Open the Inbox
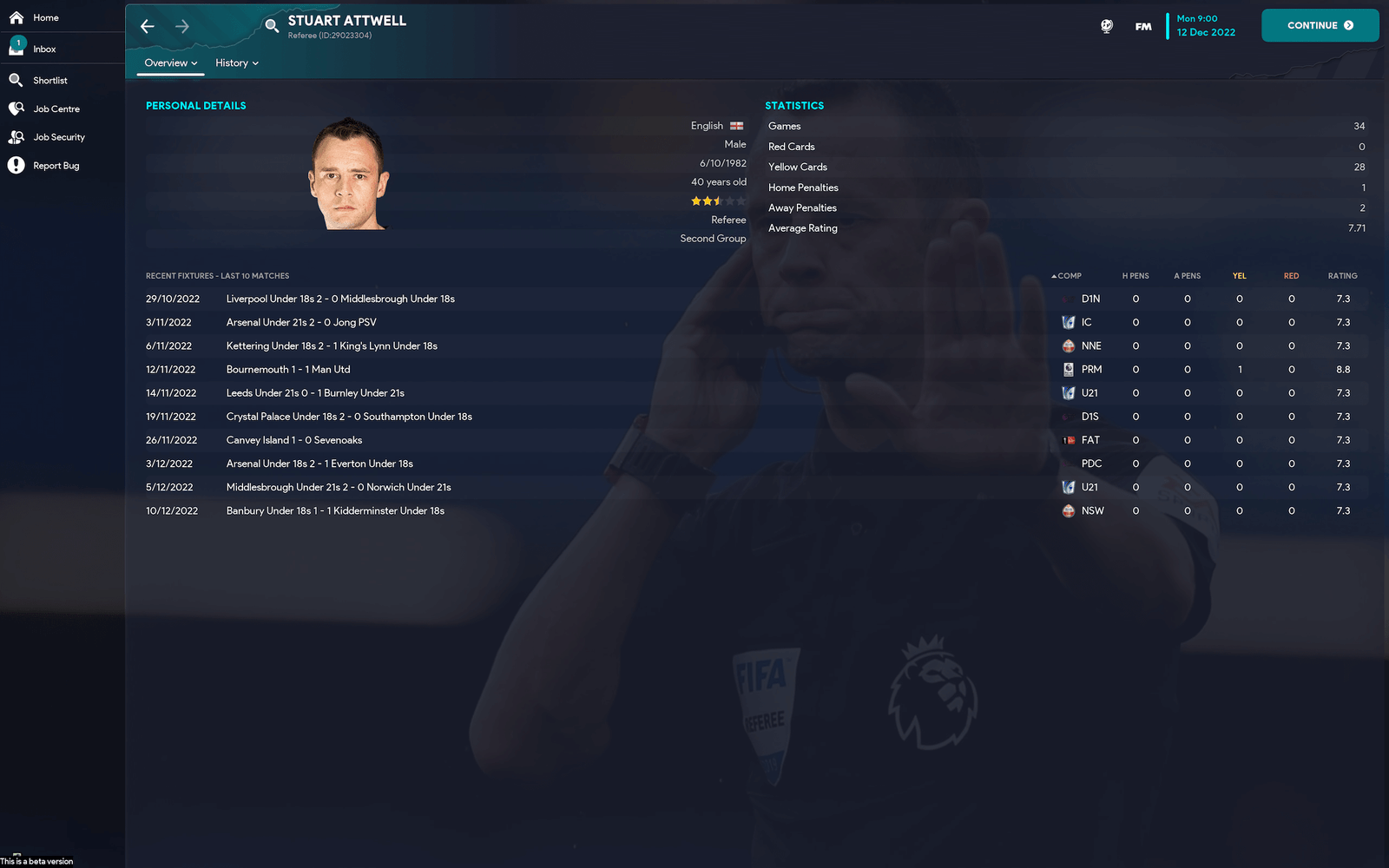Image resolution: width=1389 pixels, height=868 pixels. [43, 49]
